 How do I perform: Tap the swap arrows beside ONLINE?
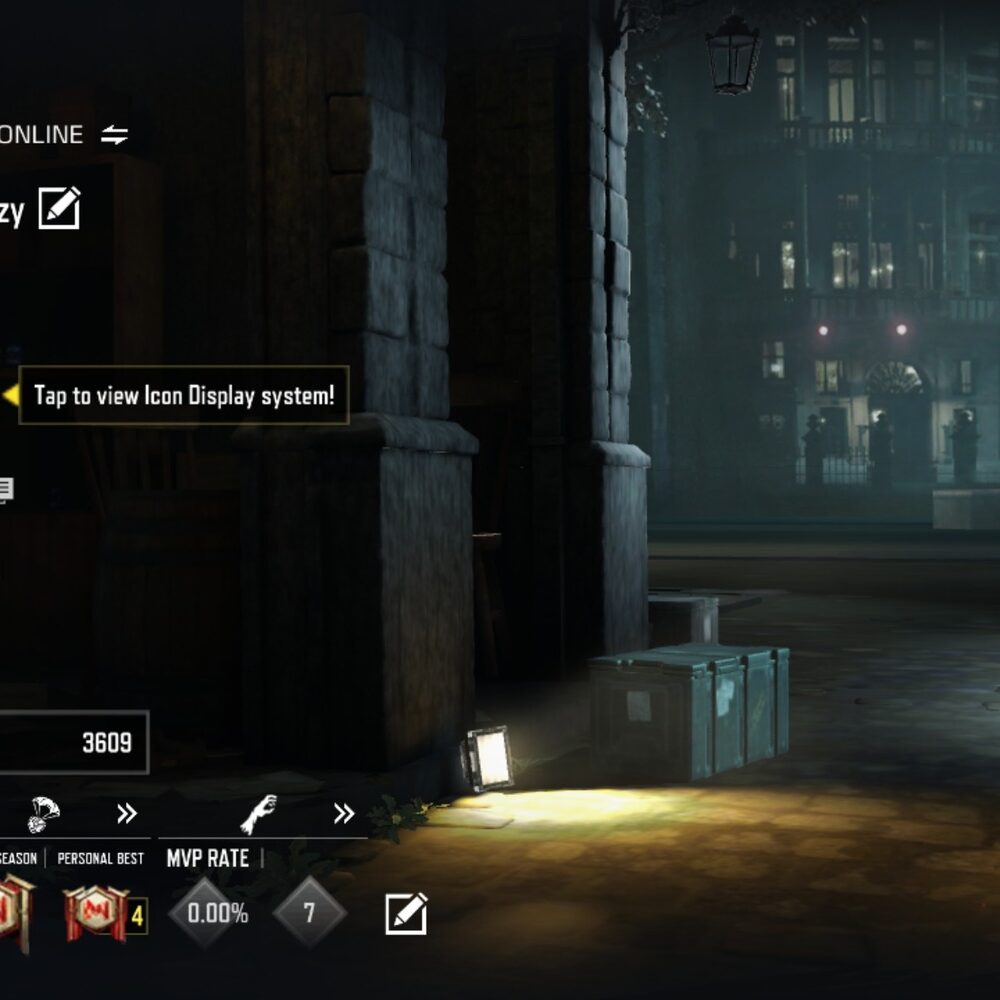coord(115,135)
